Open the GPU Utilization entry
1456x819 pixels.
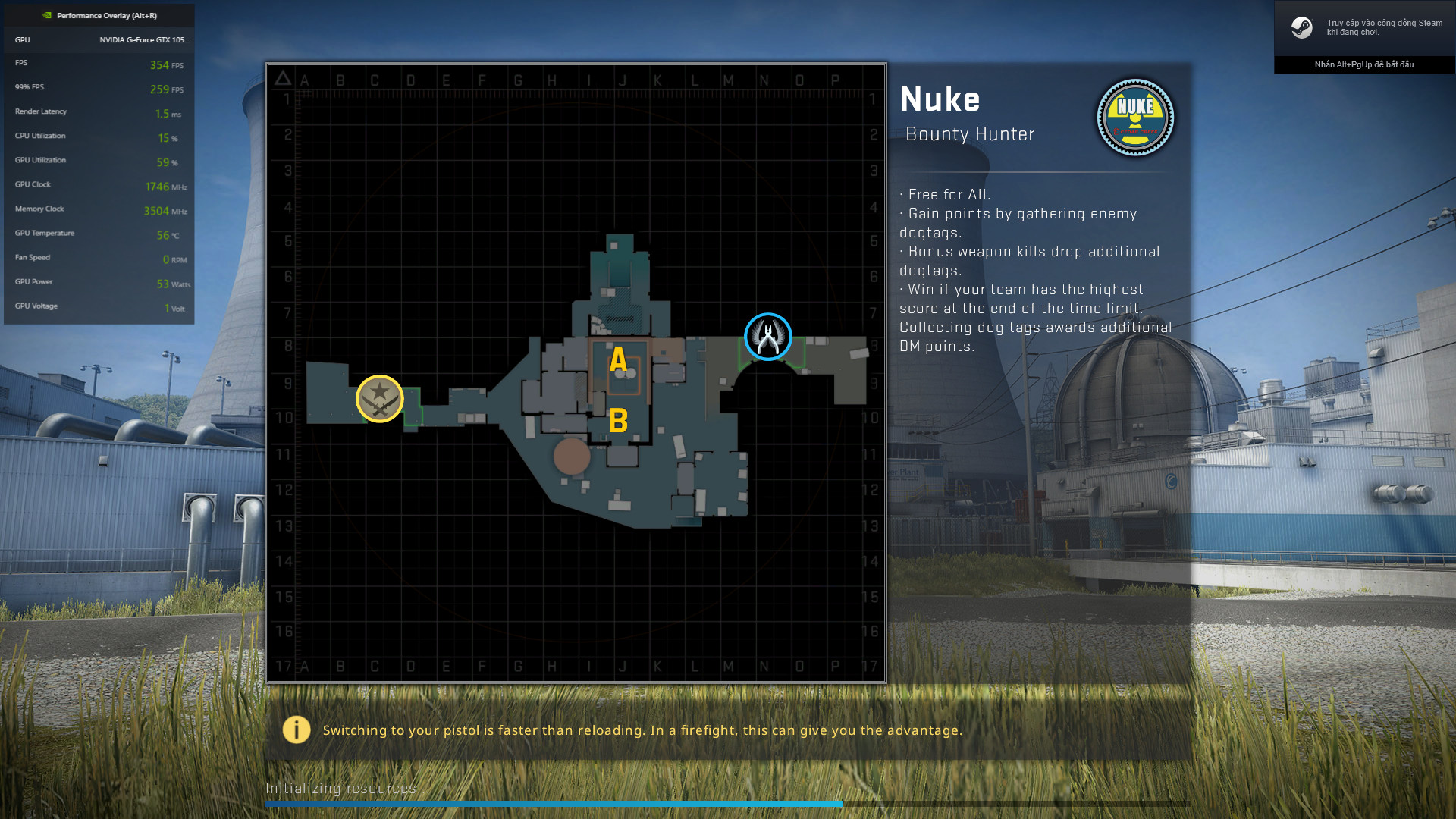[99, 161]
